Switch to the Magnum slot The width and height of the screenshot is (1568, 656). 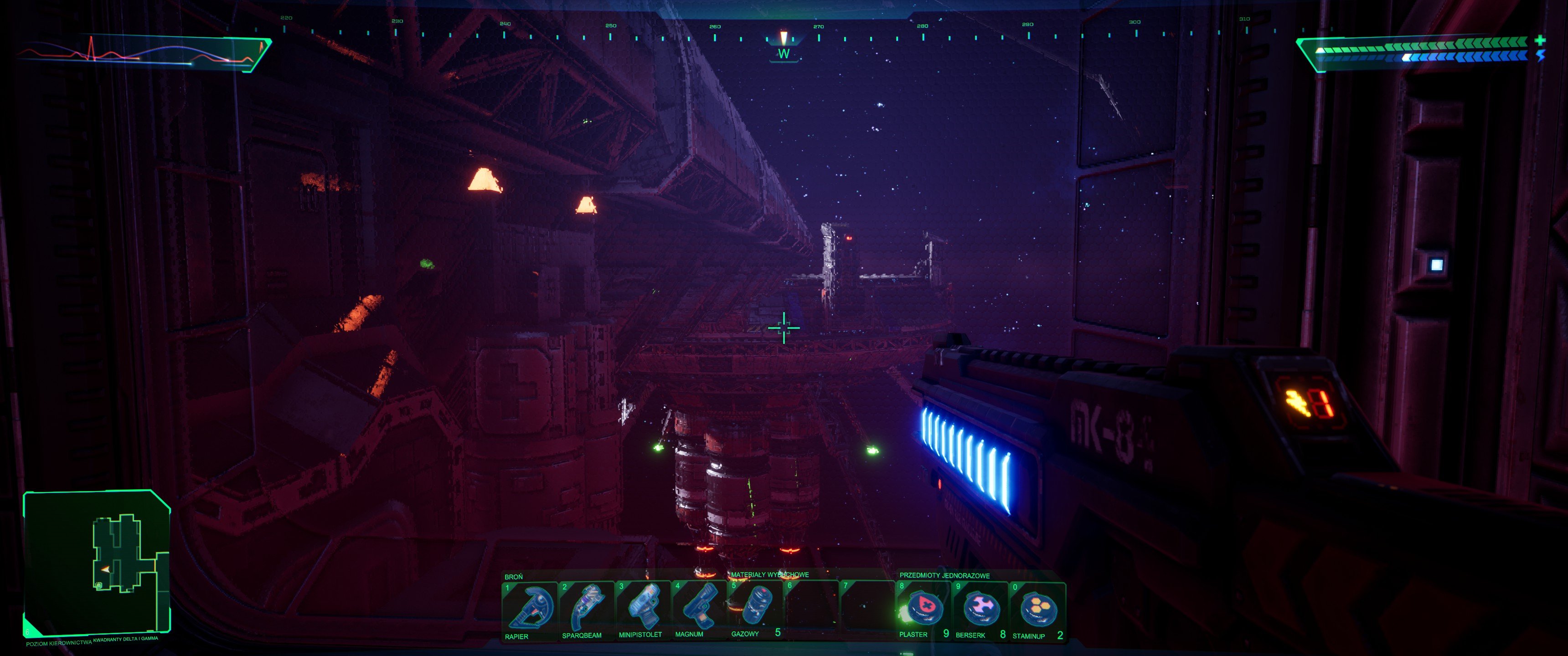(x=699, y=610)
